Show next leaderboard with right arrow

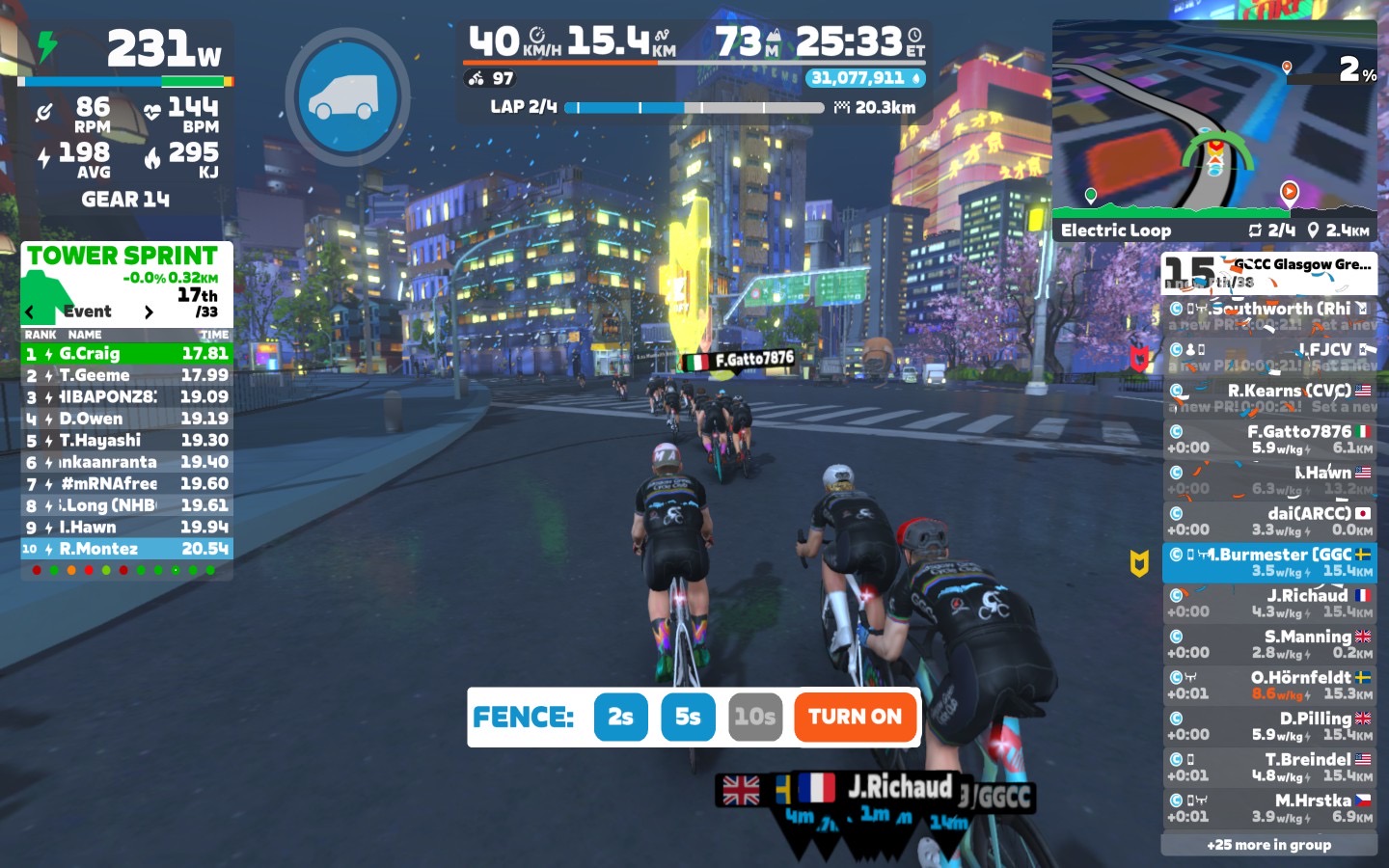click(x=148, y=312)
